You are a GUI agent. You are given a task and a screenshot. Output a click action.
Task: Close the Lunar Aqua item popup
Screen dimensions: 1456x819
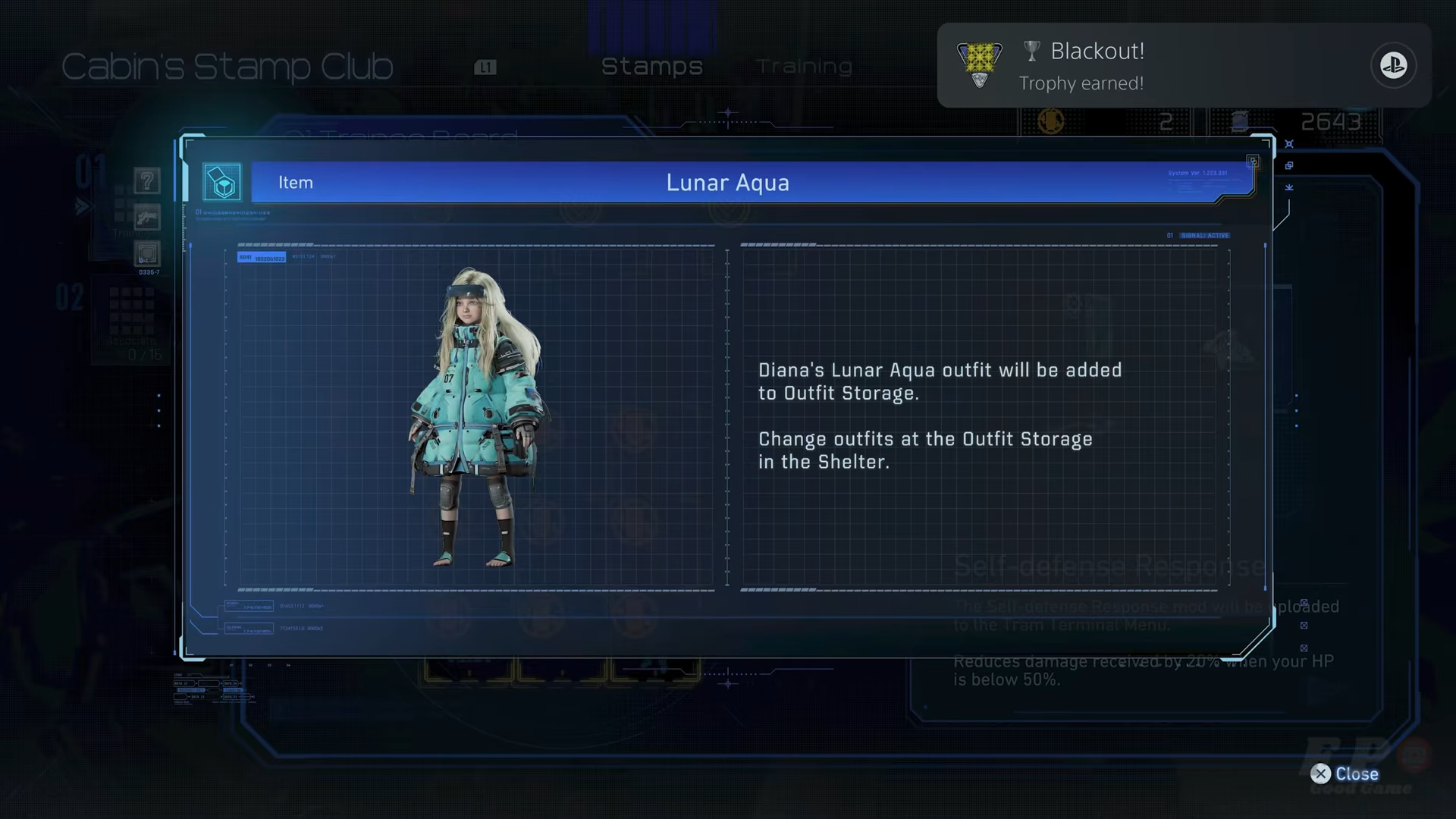click(1345, 773)
